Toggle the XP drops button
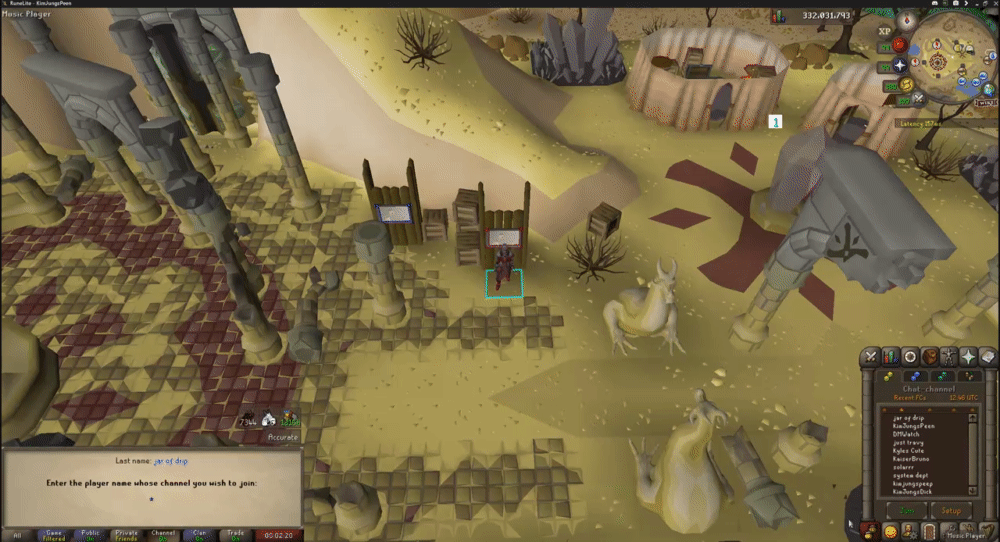The image size is (1000, 542). pos(884,31)
